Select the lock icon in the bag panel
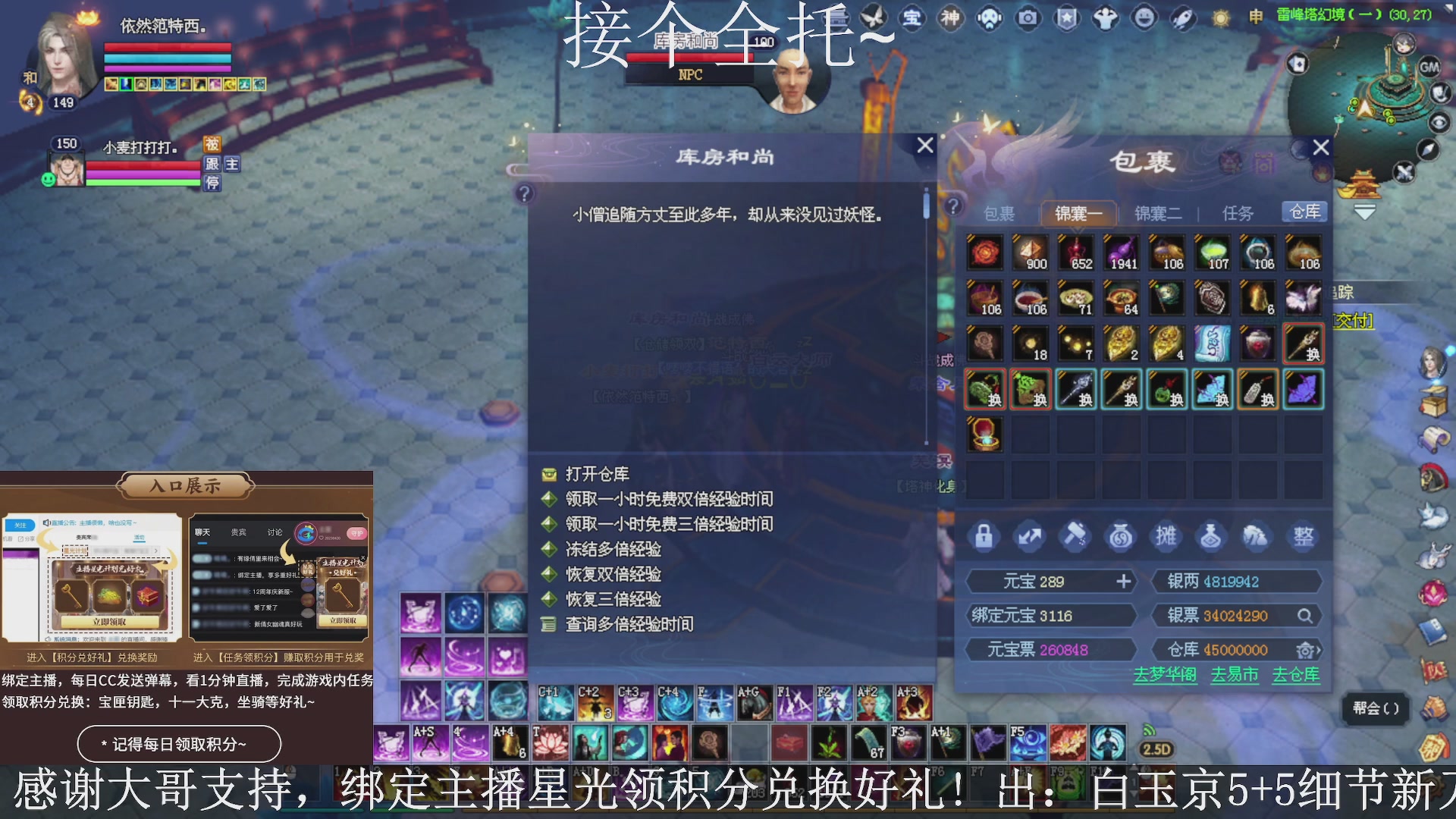Screen dimensions: 1456x819 (x=984, y=536)
